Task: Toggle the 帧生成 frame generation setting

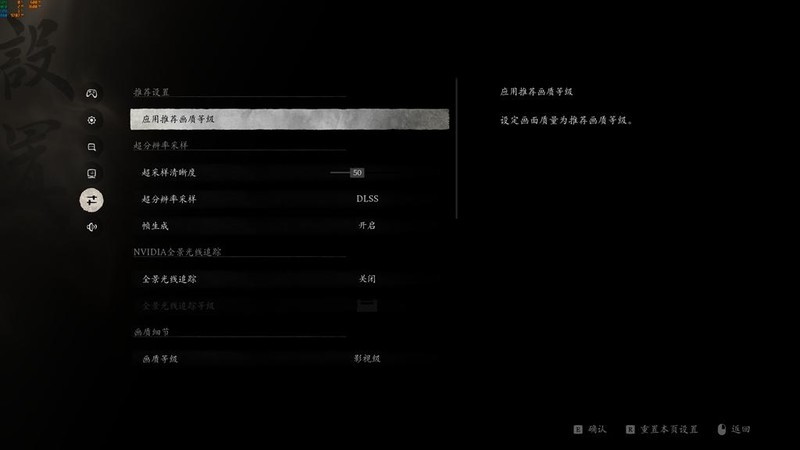Action: (367, 226)
